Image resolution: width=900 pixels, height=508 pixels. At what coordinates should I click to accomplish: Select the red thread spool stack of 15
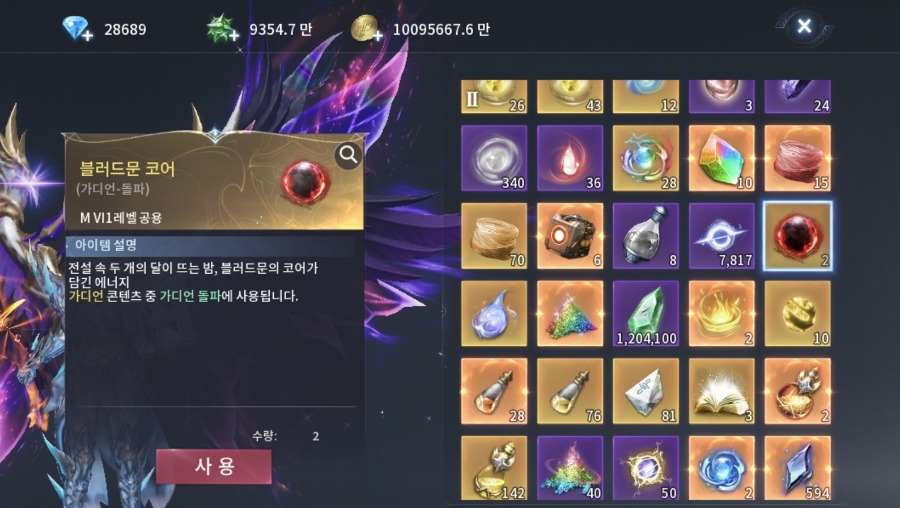797,158
